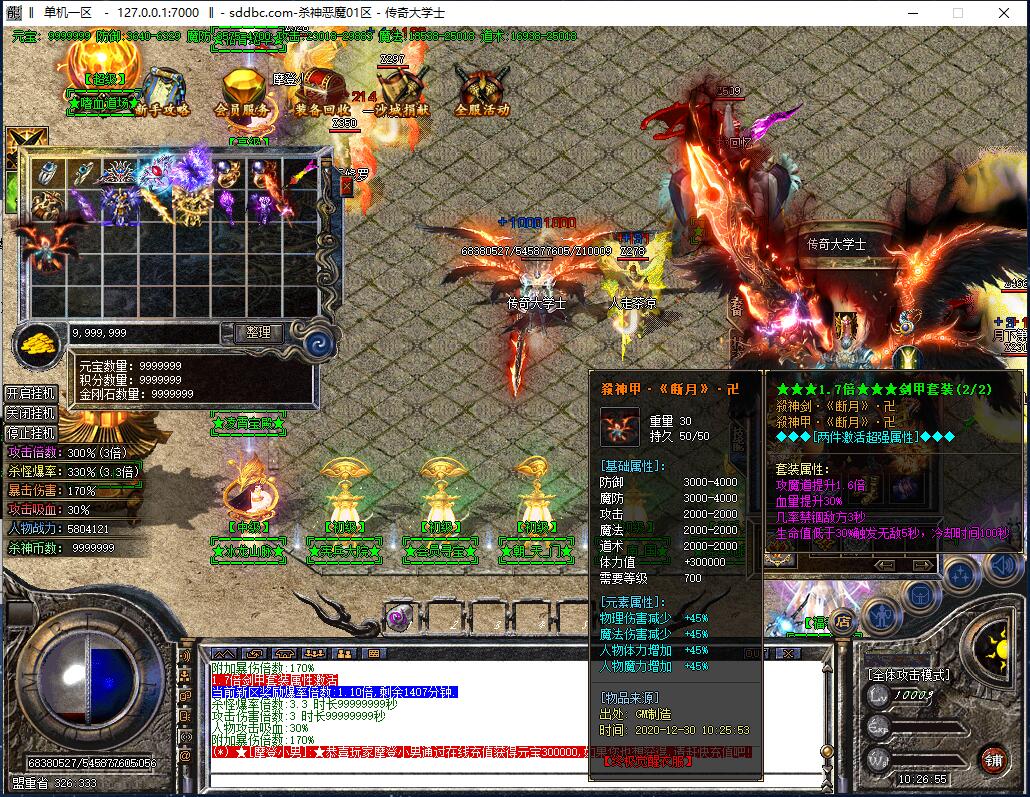The image size is (1030, 797).
Task: Open the 铺 stall red button
Action: (991, 759)
